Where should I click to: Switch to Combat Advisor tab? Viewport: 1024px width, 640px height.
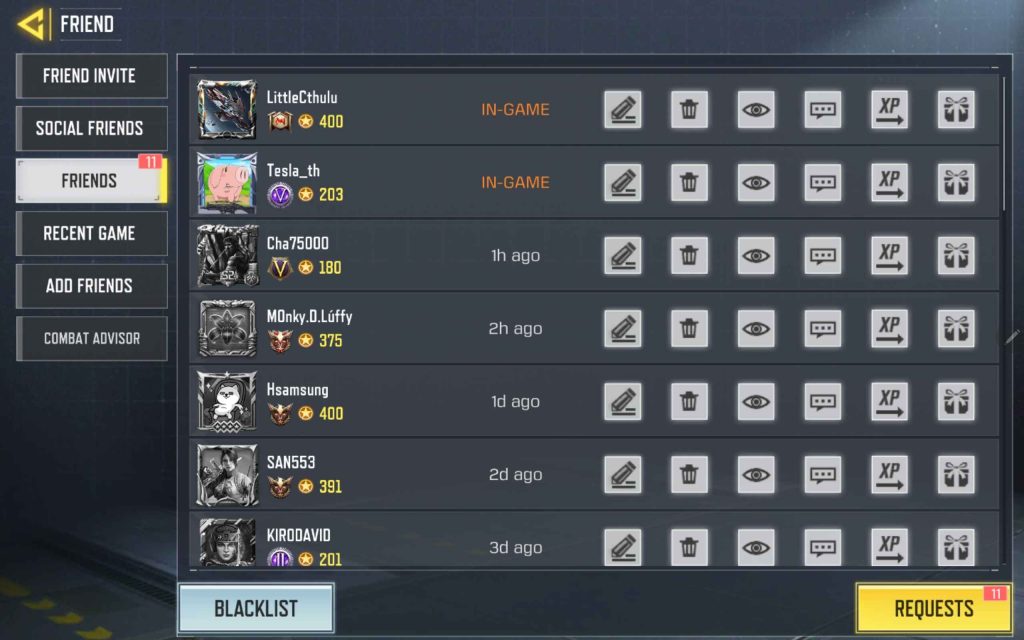coord(90,338)
